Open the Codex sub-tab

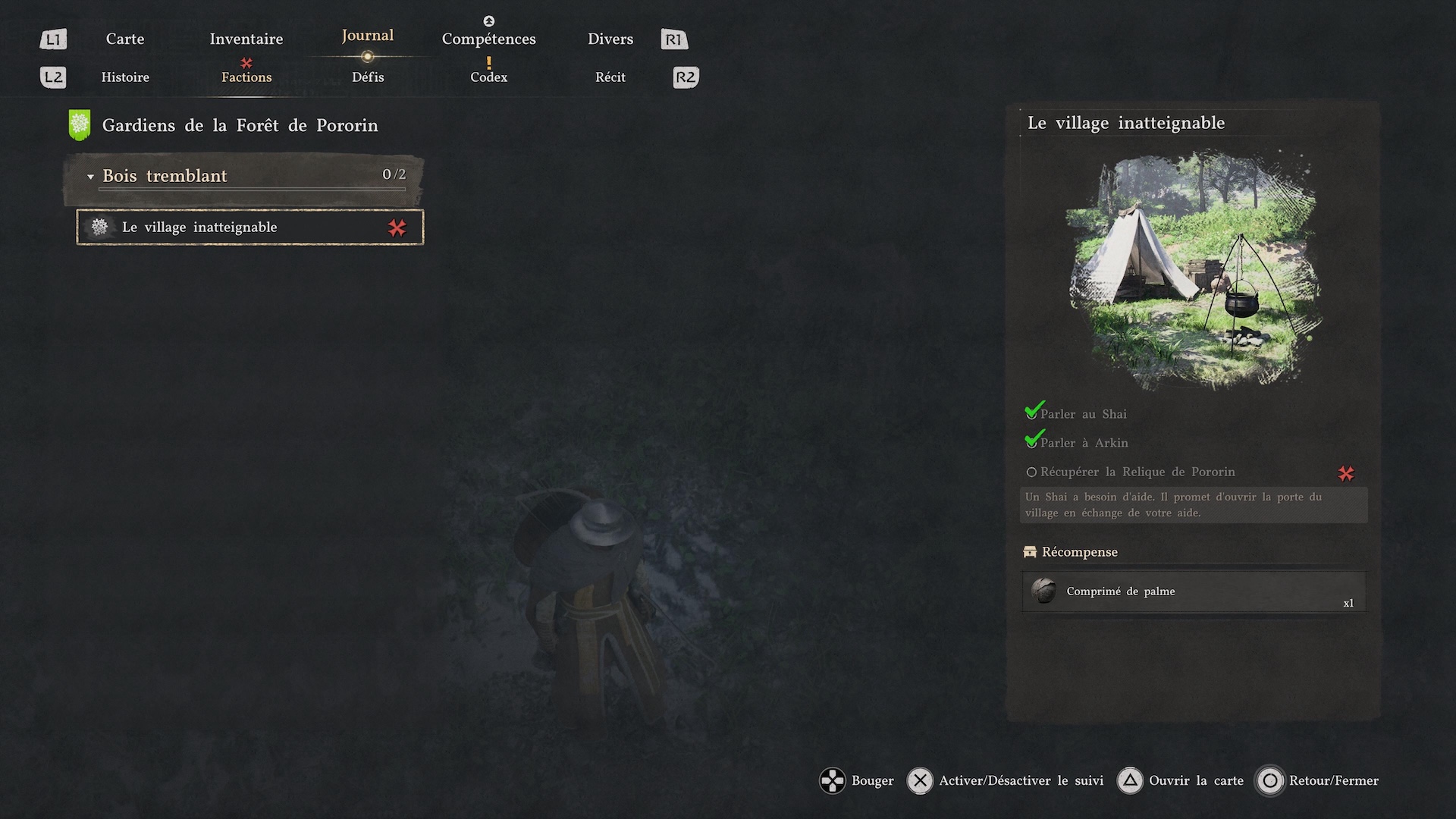click(x=488, y=77)
